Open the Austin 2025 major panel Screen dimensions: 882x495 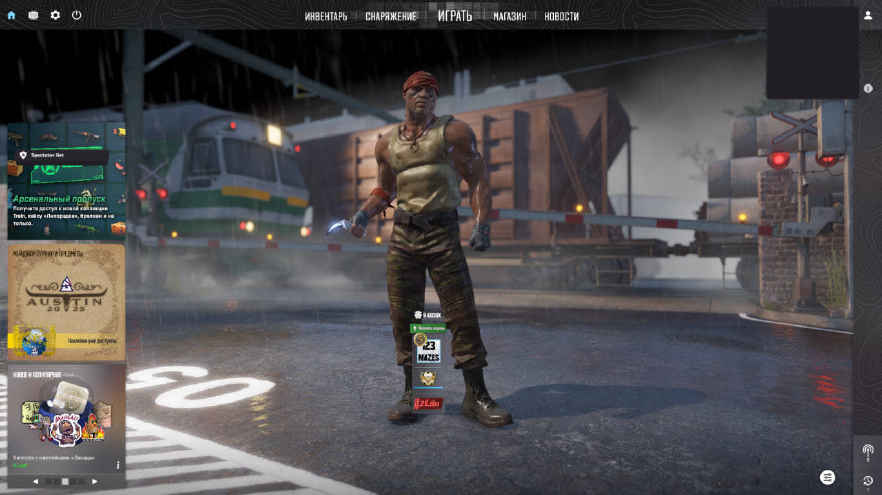point(67,301)
